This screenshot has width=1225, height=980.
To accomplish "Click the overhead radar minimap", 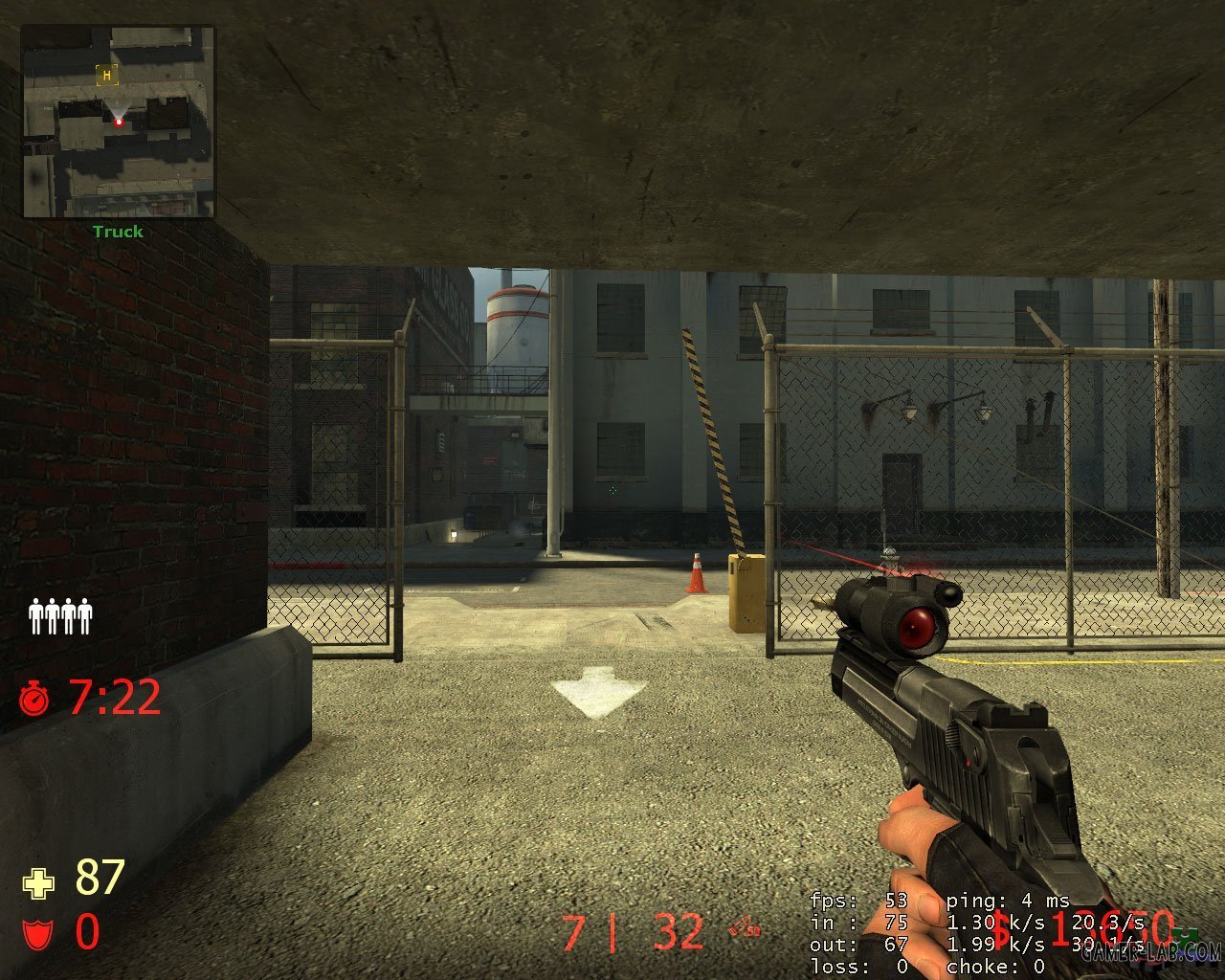I will (x=119, y=122).
